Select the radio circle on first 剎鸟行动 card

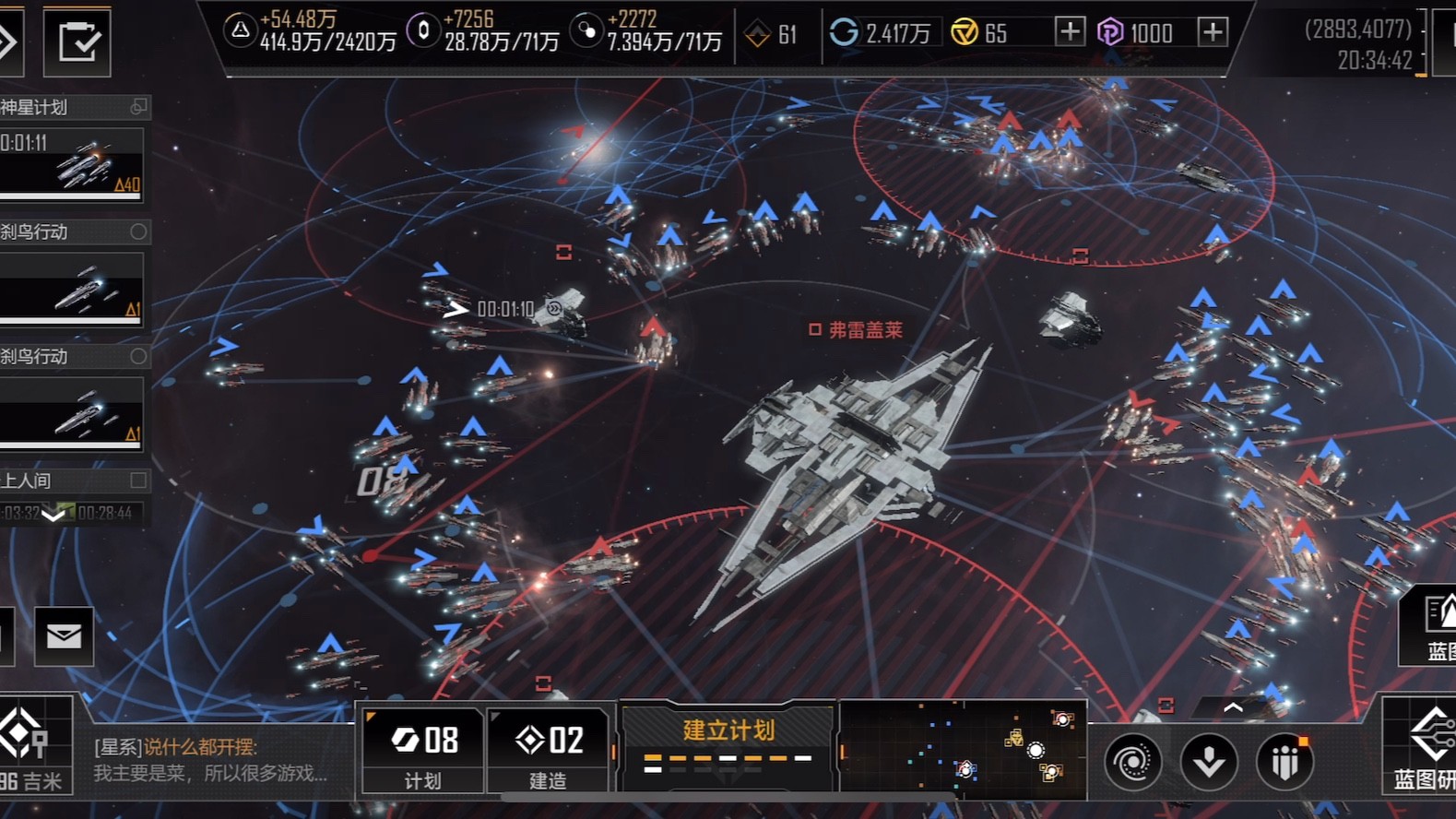(x=140, y=231)
